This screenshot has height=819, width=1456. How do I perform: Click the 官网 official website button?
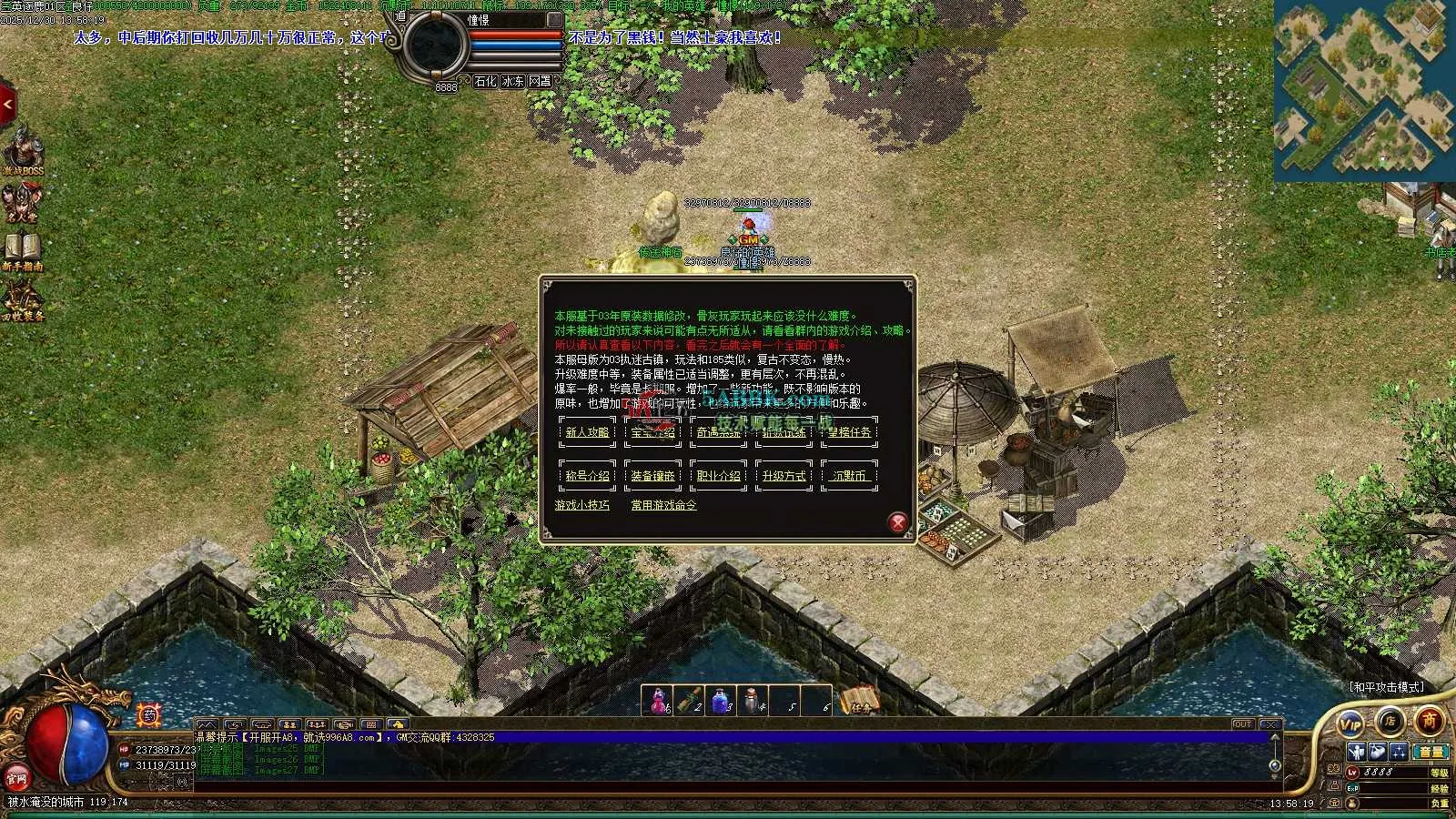tap(16, 778)
